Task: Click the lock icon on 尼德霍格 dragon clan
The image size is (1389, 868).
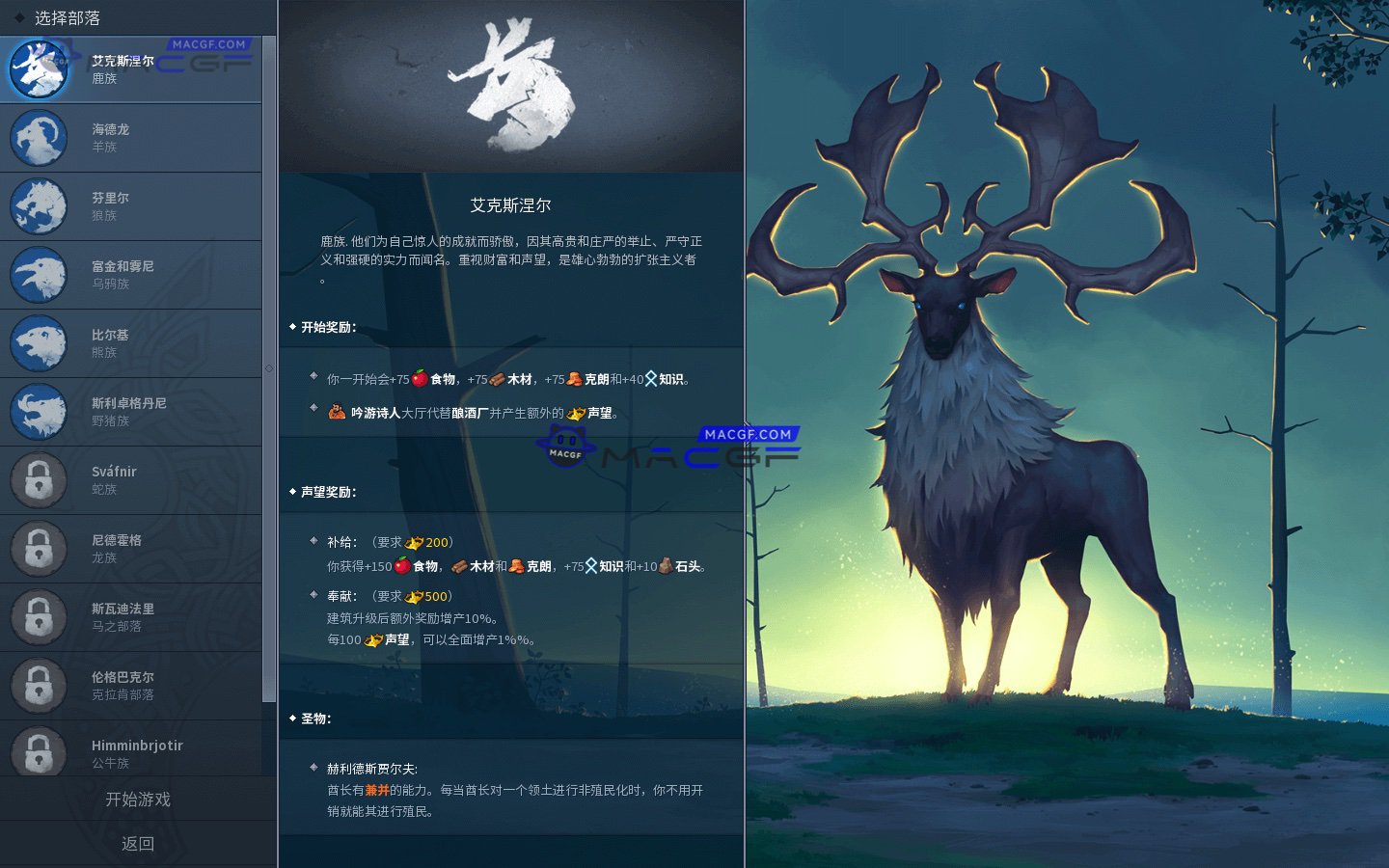Action: click(39, 548)
